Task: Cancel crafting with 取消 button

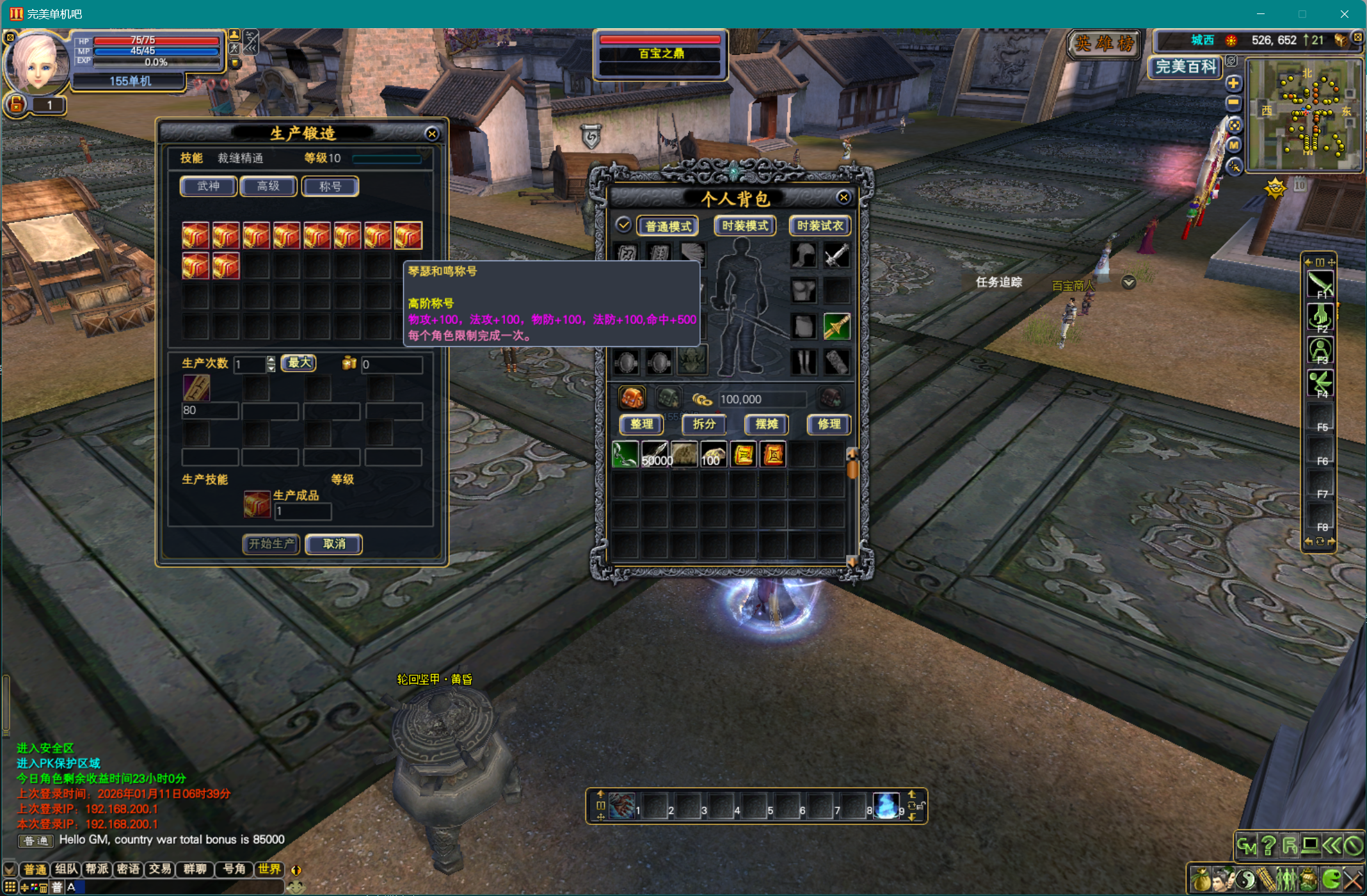Action: 334,544
